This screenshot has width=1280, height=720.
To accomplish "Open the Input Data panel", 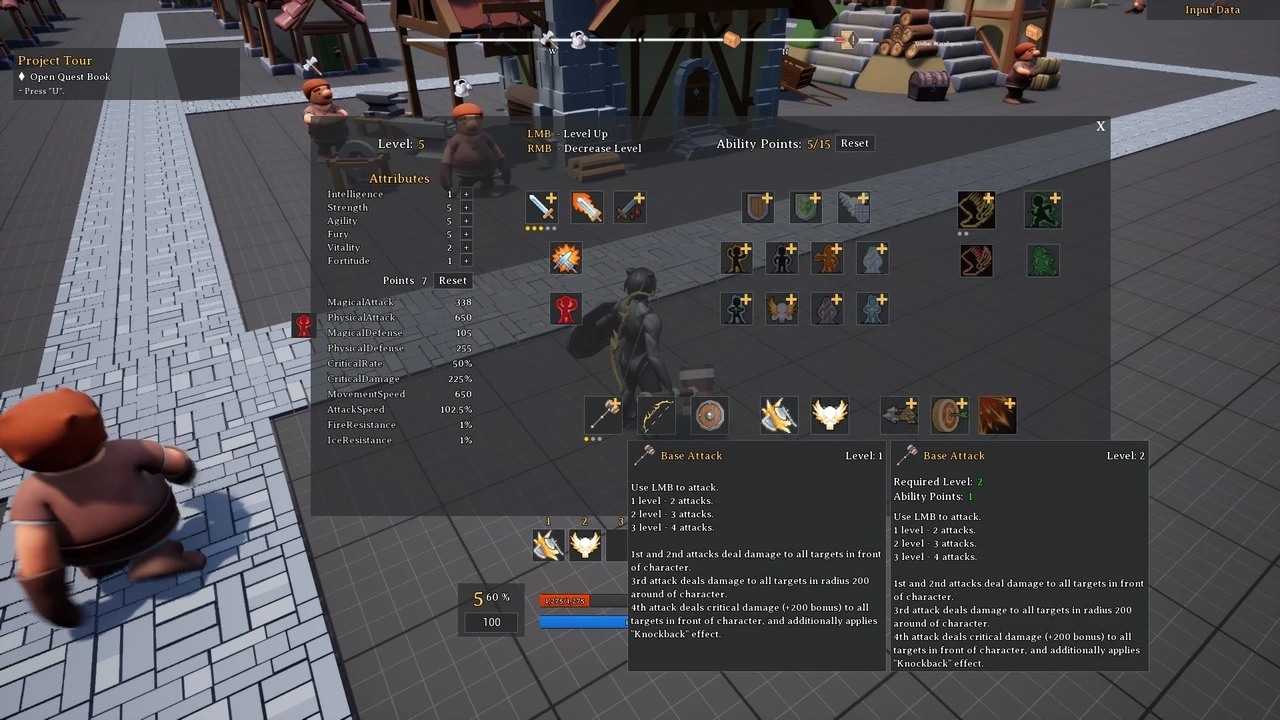I will tap(1212, 10).
